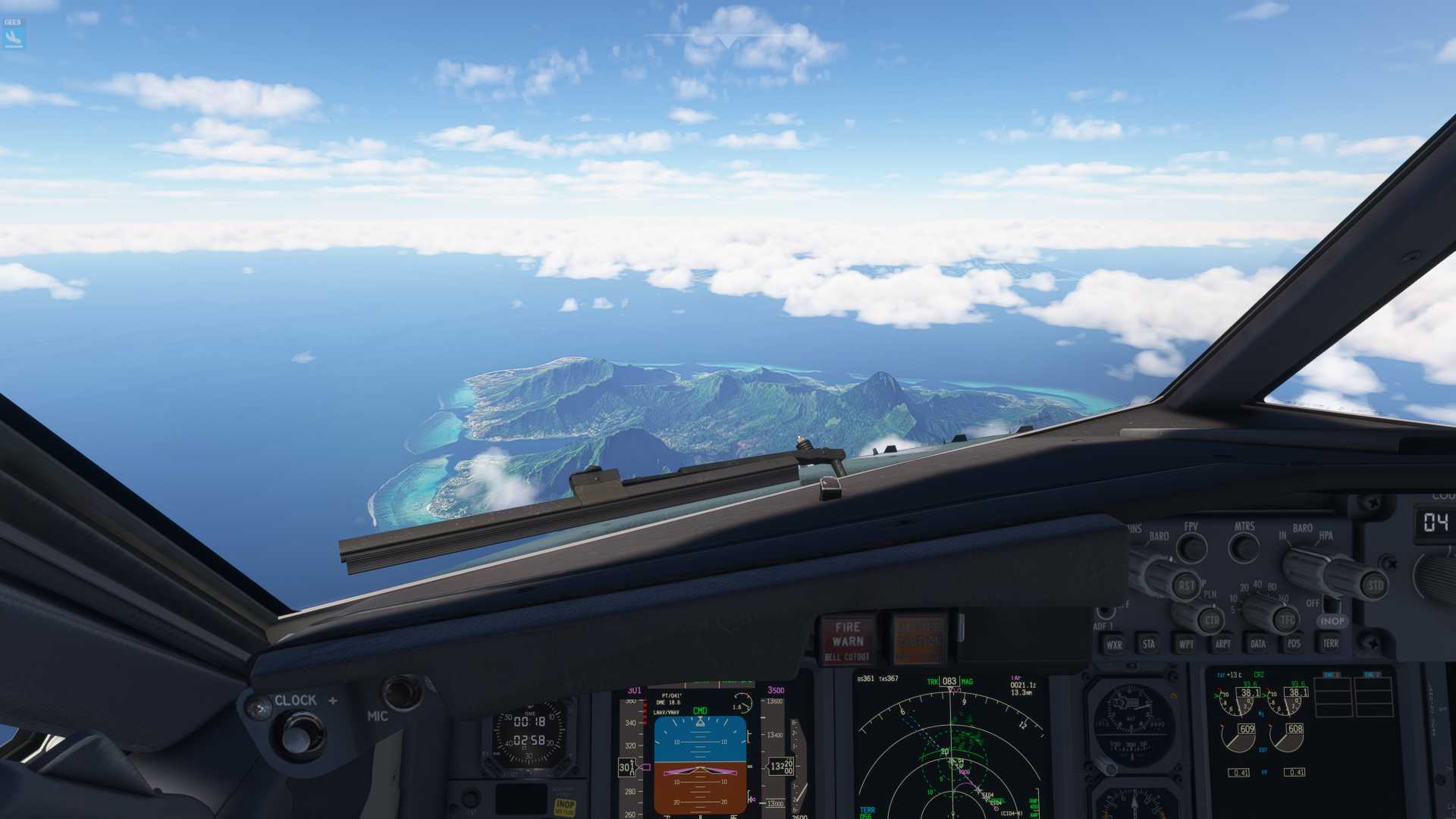Toggle the FPV flight path vector button
This screenshot has width=1456, height=819.
click(1191, 548)
